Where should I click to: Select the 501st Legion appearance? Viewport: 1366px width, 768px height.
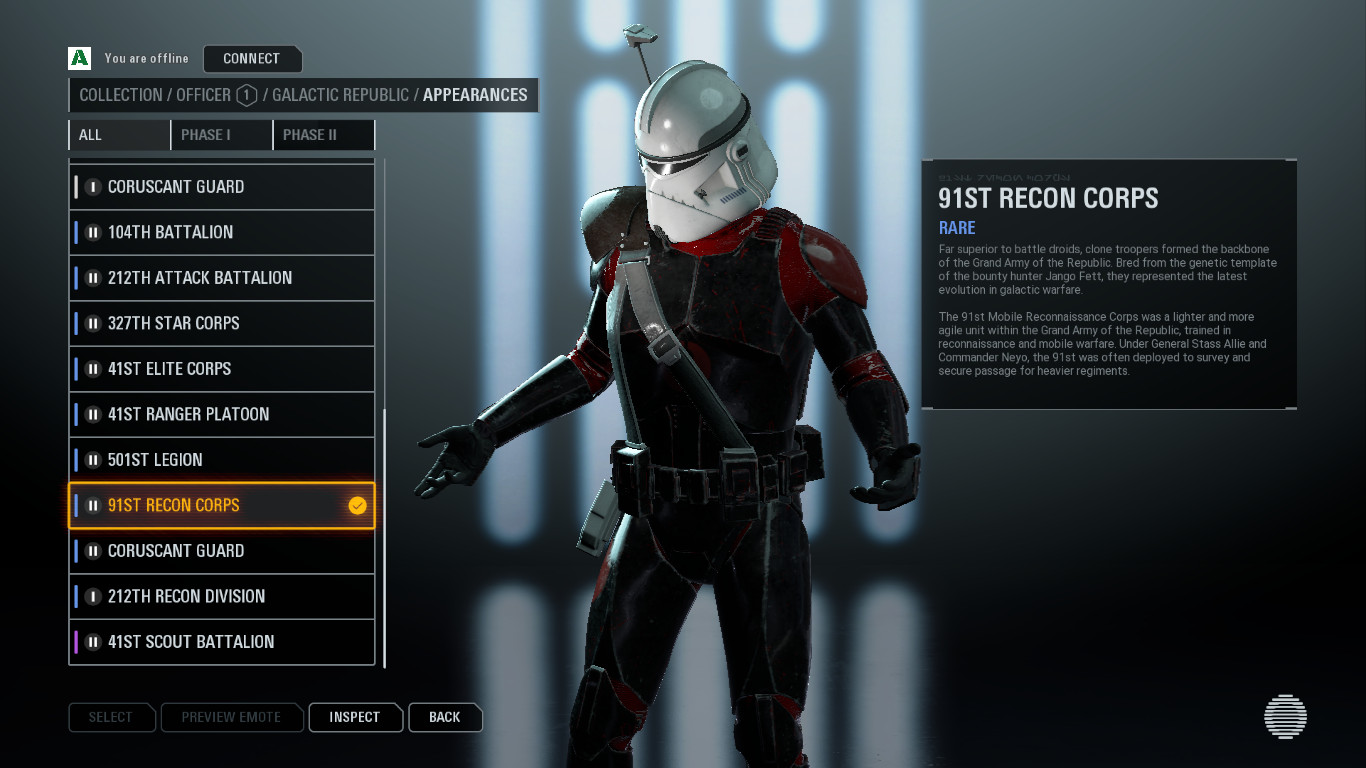pos(200,459)
